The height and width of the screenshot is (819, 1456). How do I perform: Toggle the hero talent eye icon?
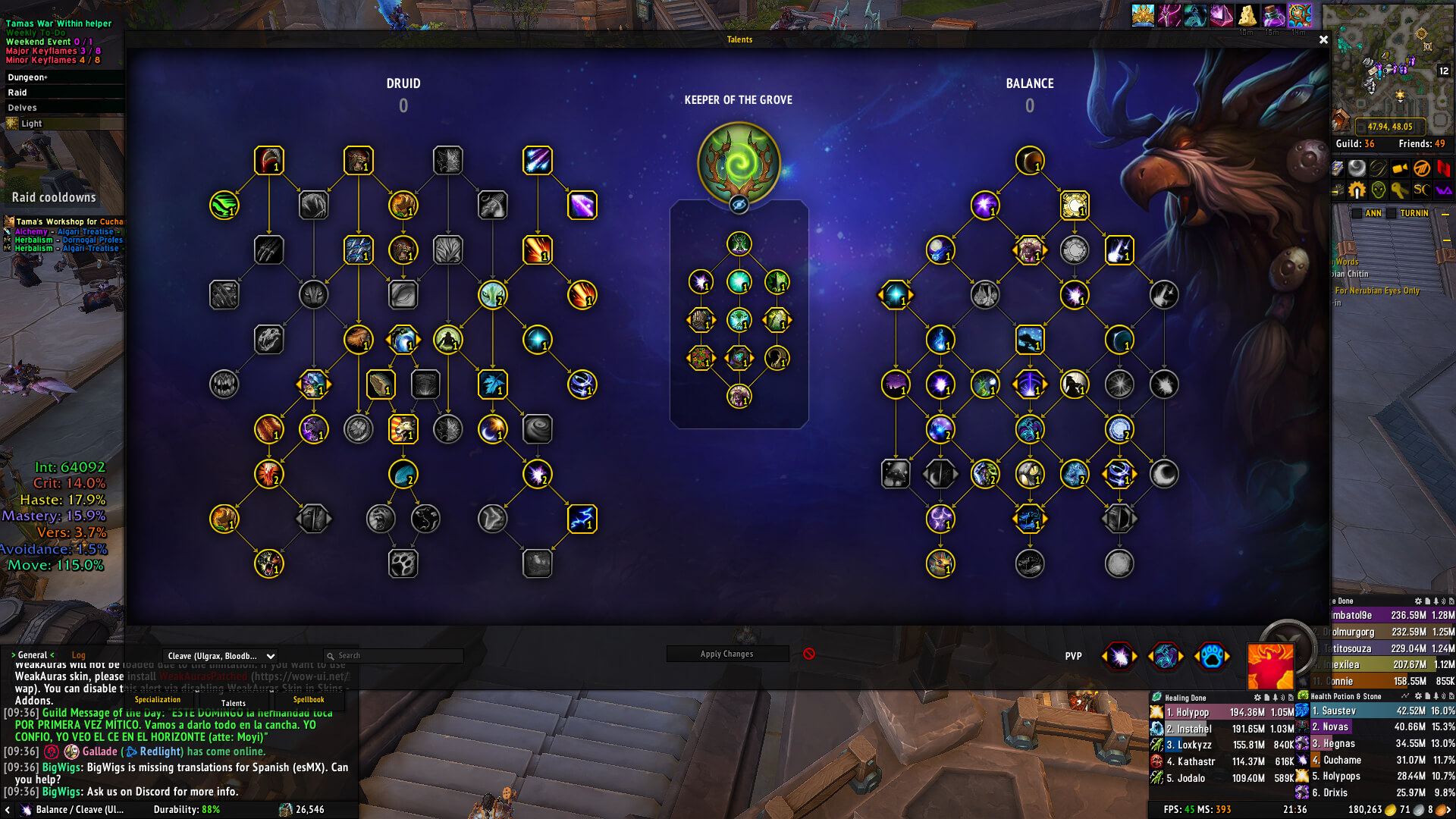pyautogui.click(x=739, y=205)
